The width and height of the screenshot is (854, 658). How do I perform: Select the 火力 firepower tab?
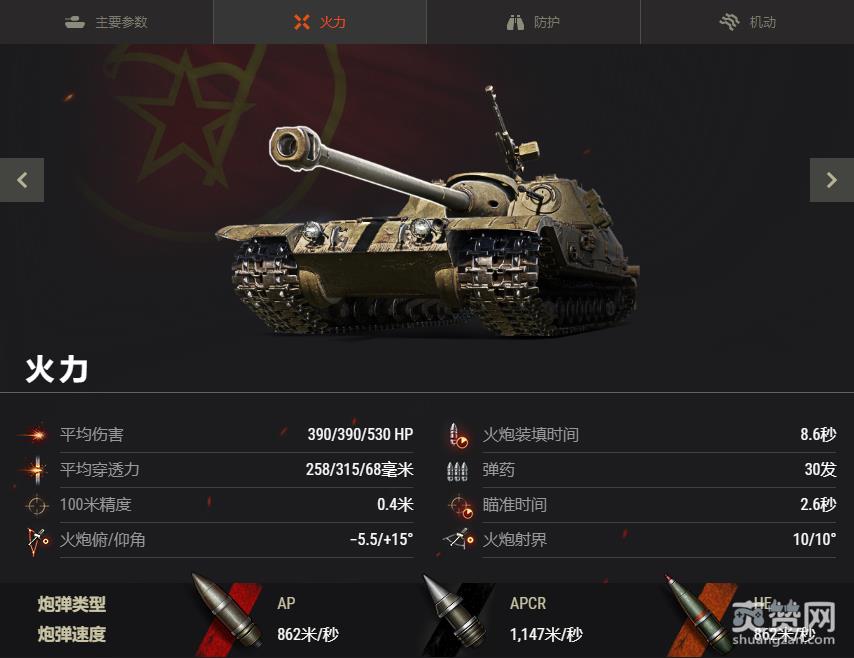[320, 22]
